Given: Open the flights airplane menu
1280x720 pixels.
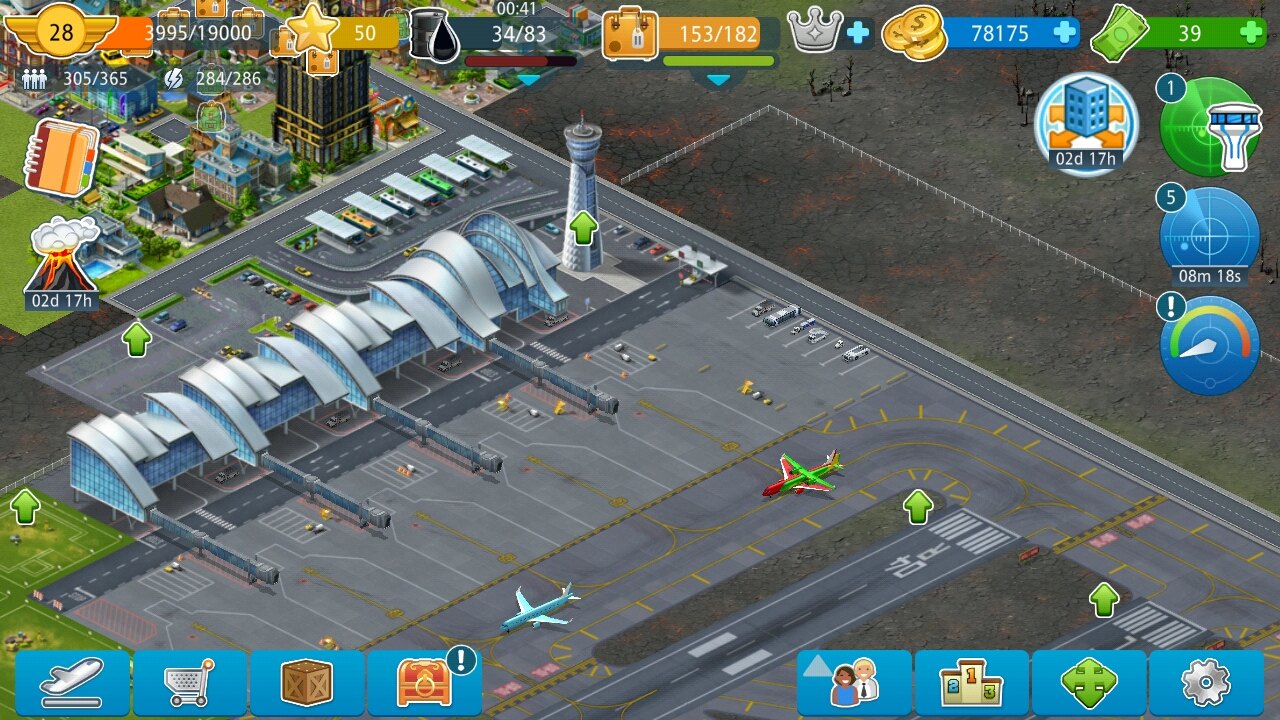Looking at the screenshot, I should pyautogui.click(x=72, y=684).
